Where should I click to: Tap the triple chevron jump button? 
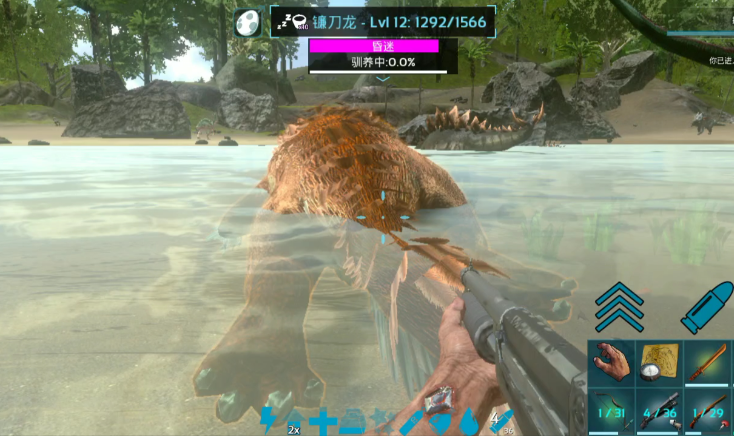pyautogui.click(x=619, y=306)
